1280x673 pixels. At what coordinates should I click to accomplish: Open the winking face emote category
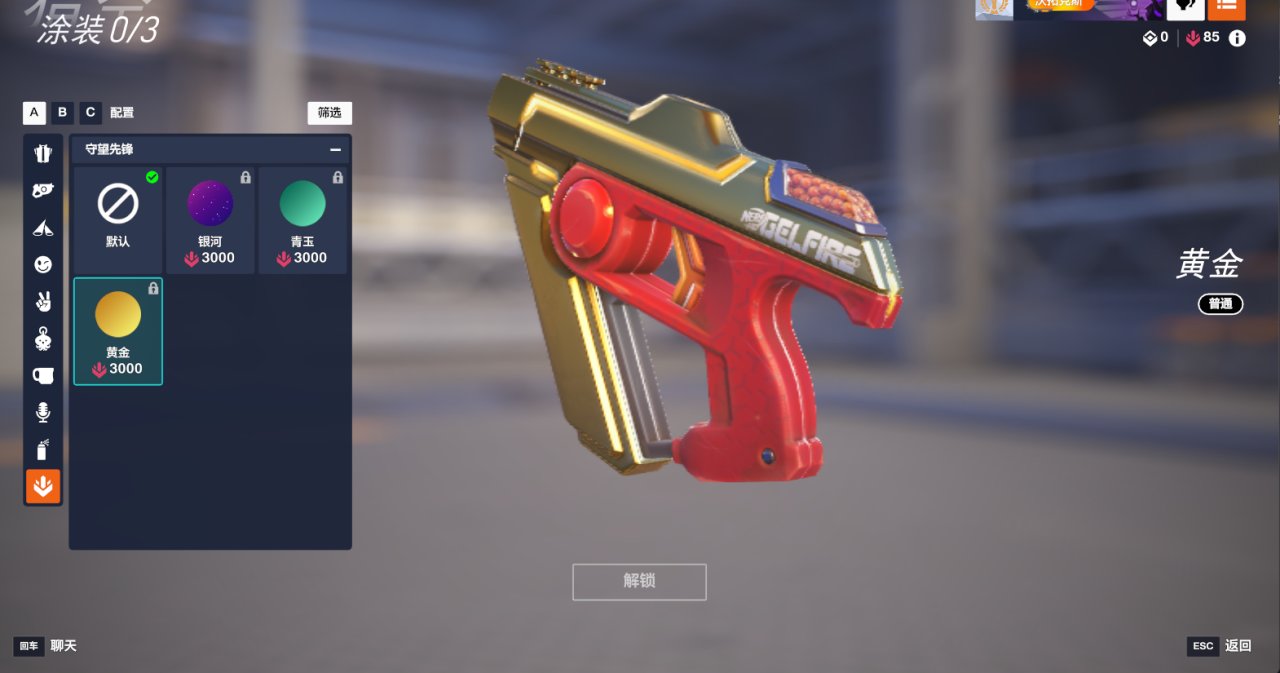click(43, 265)
